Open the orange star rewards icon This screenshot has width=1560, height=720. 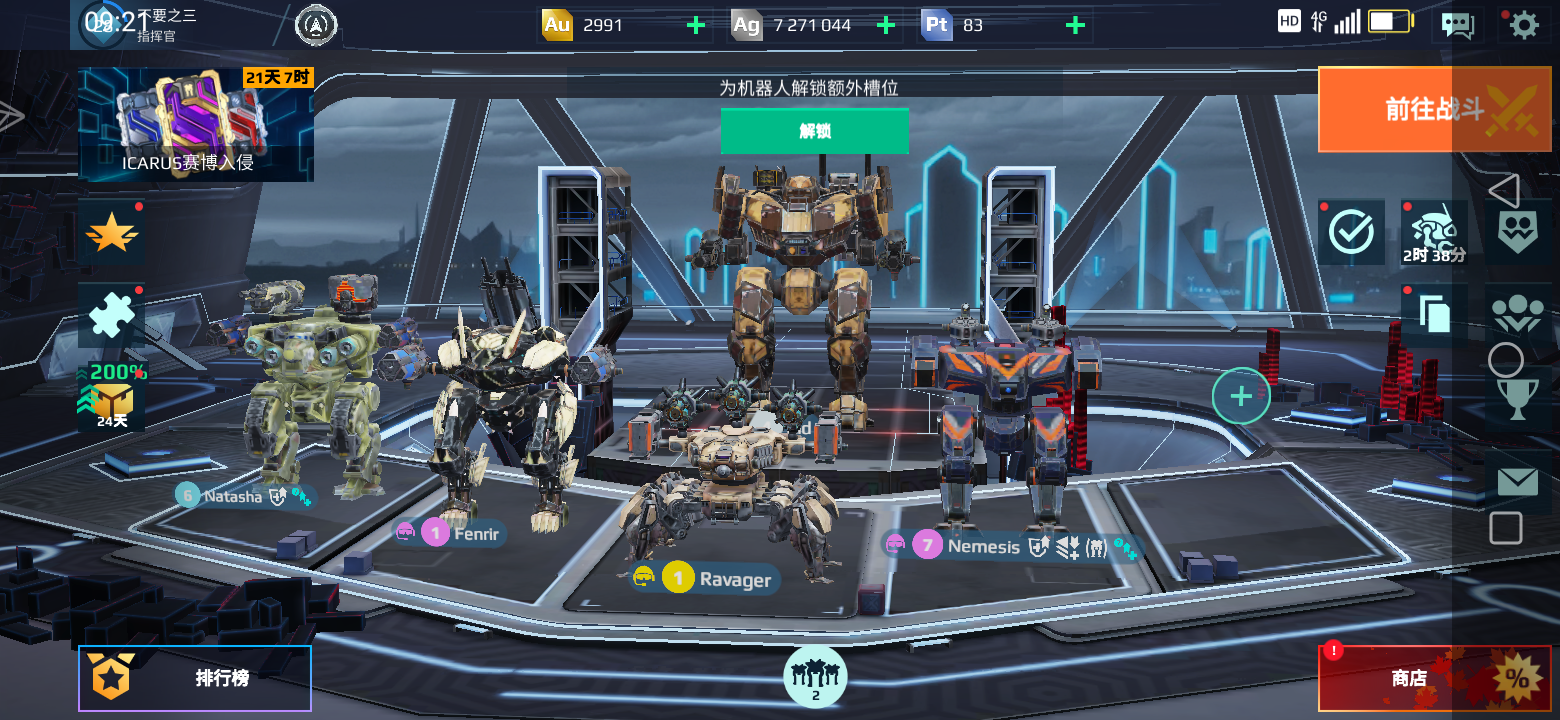point(111,235)
